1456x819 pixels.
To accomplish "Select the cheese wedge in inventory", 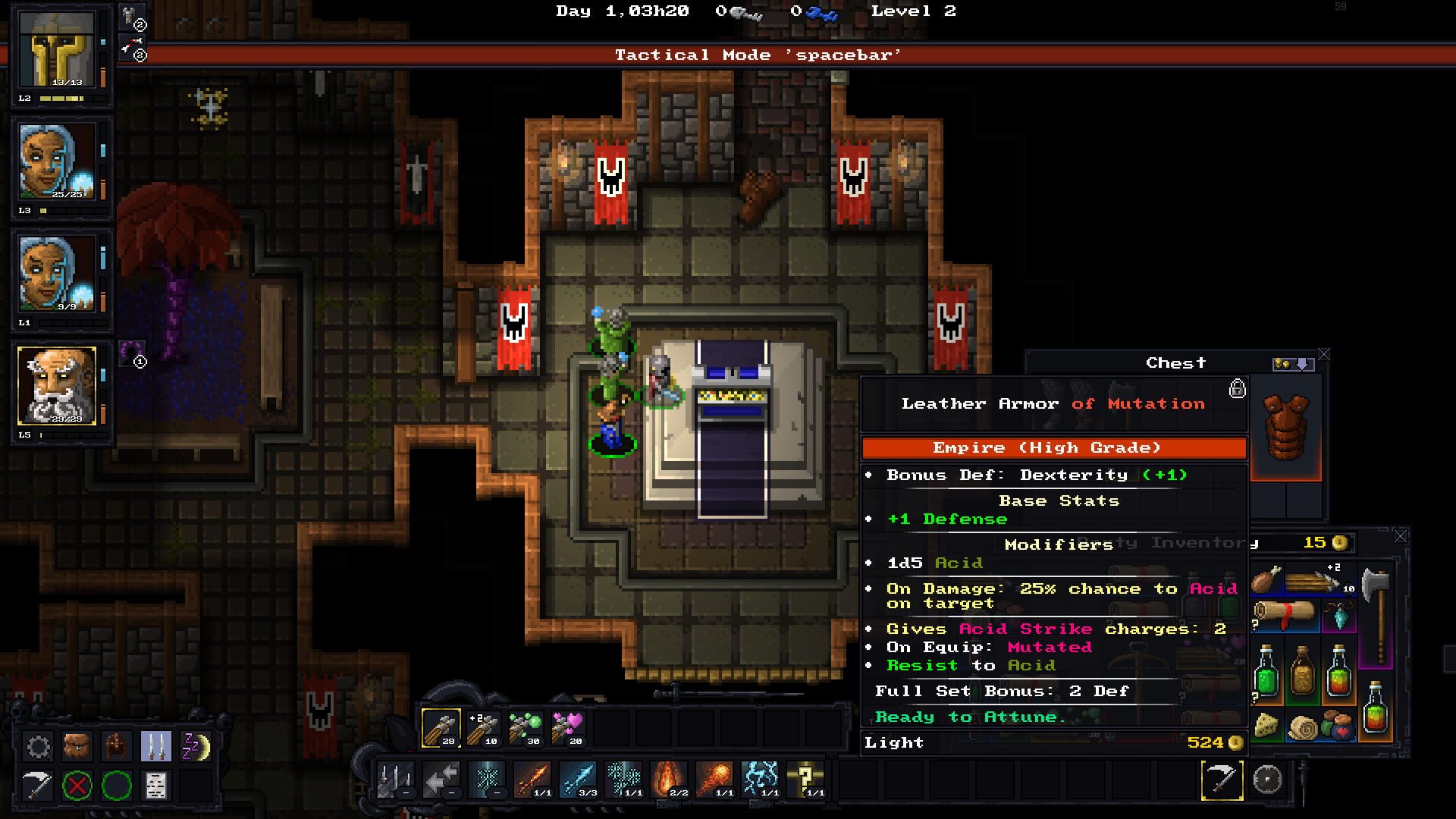I will [1266, 726].
